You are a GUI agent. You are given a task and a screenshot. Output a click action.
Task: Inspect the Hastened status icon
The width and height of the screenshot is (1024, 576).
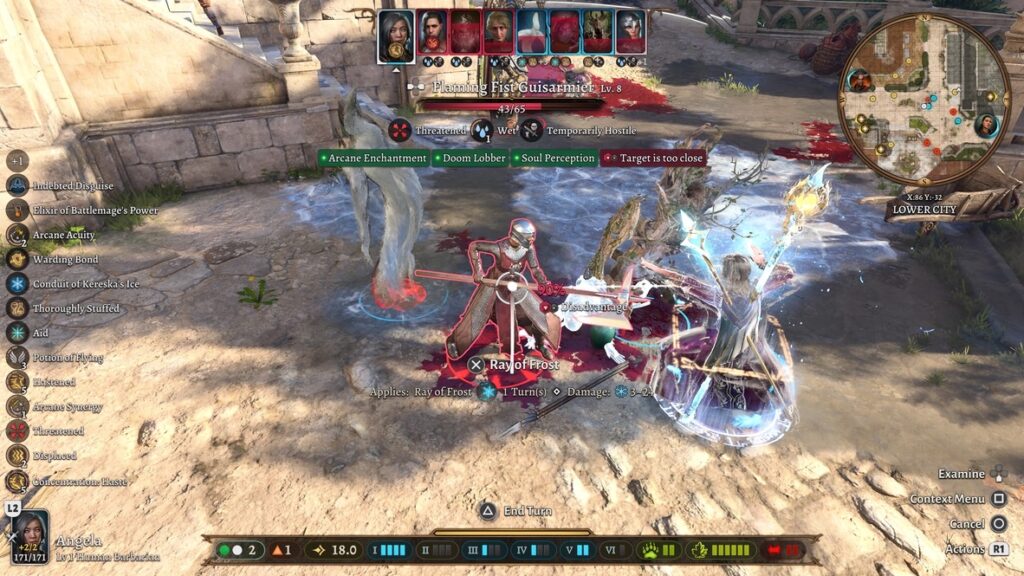(x=17, y=382)
